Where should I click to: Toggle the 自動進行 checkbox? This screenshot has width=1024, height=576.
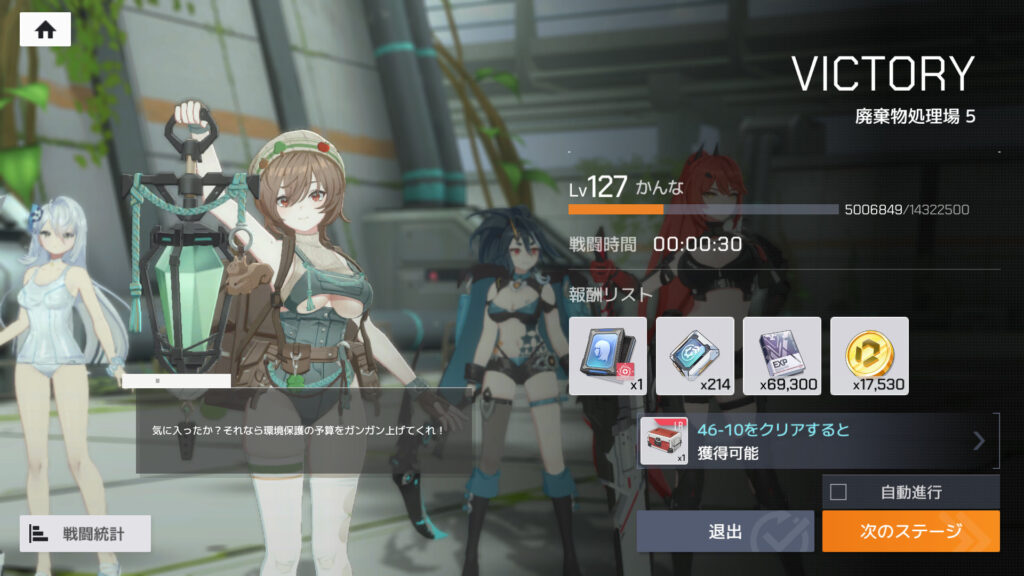839,492
